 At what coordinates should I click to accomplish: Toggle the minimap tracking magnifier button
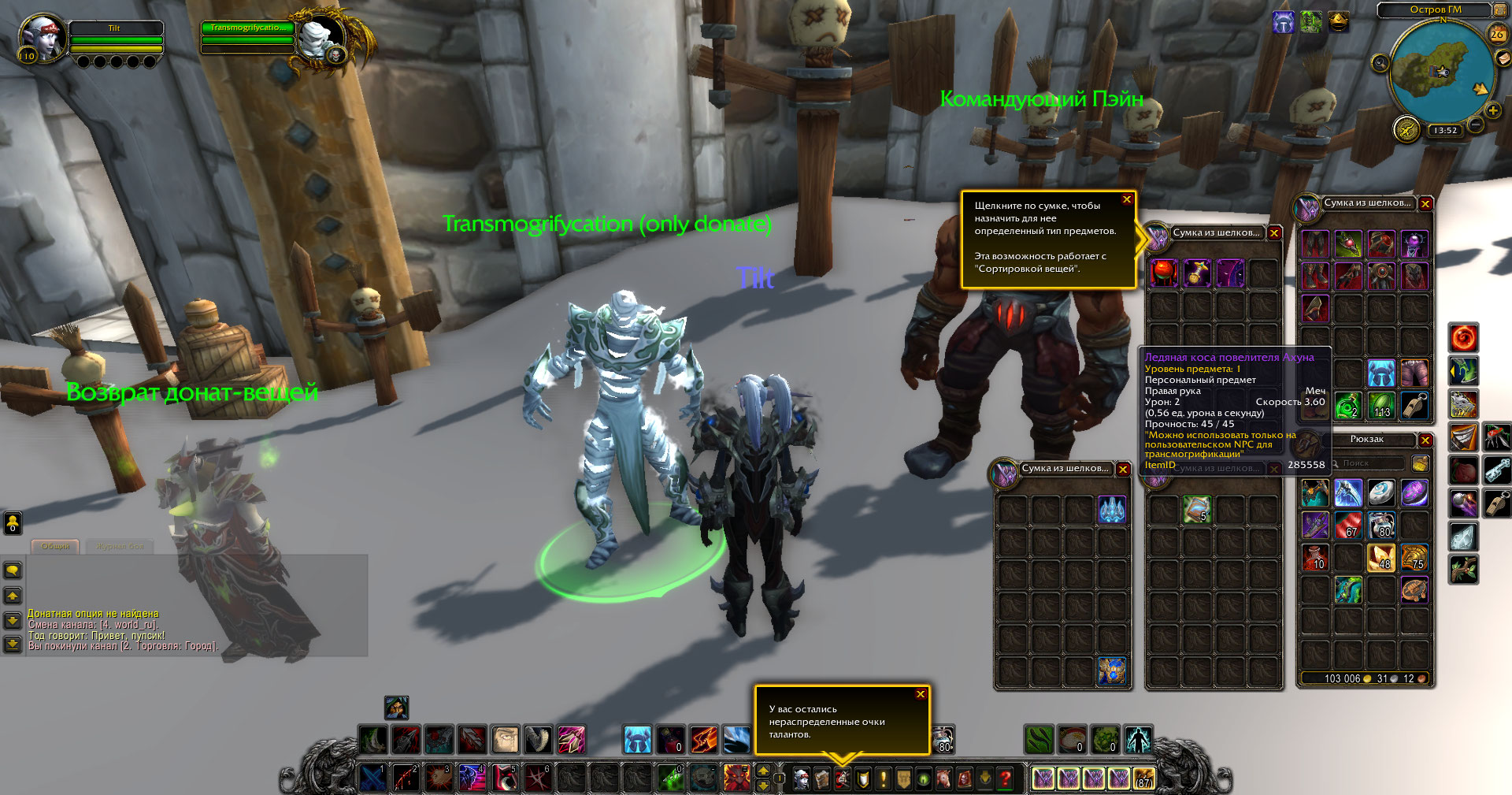pyautogui.click(x=1380, y=63)
